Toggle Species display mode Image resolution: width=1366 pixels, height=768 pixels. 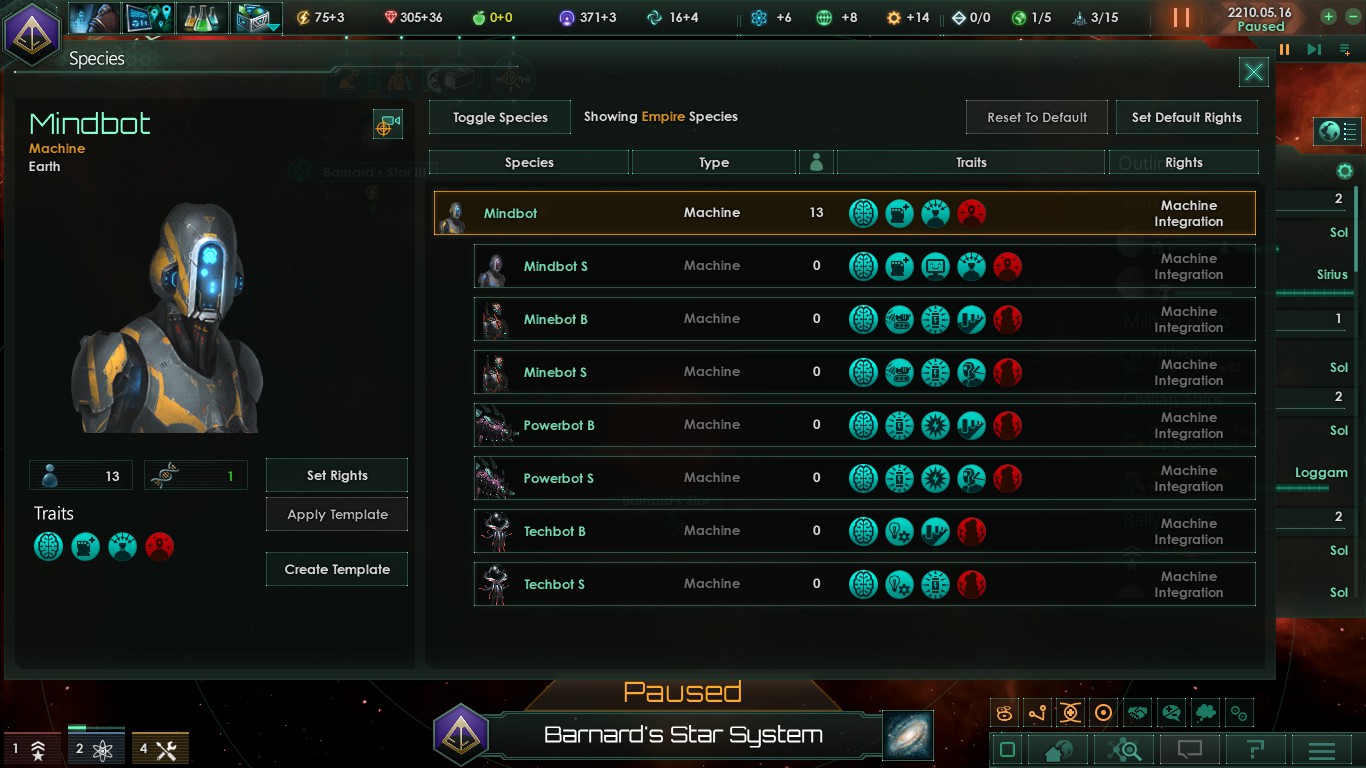coord(499,117)
